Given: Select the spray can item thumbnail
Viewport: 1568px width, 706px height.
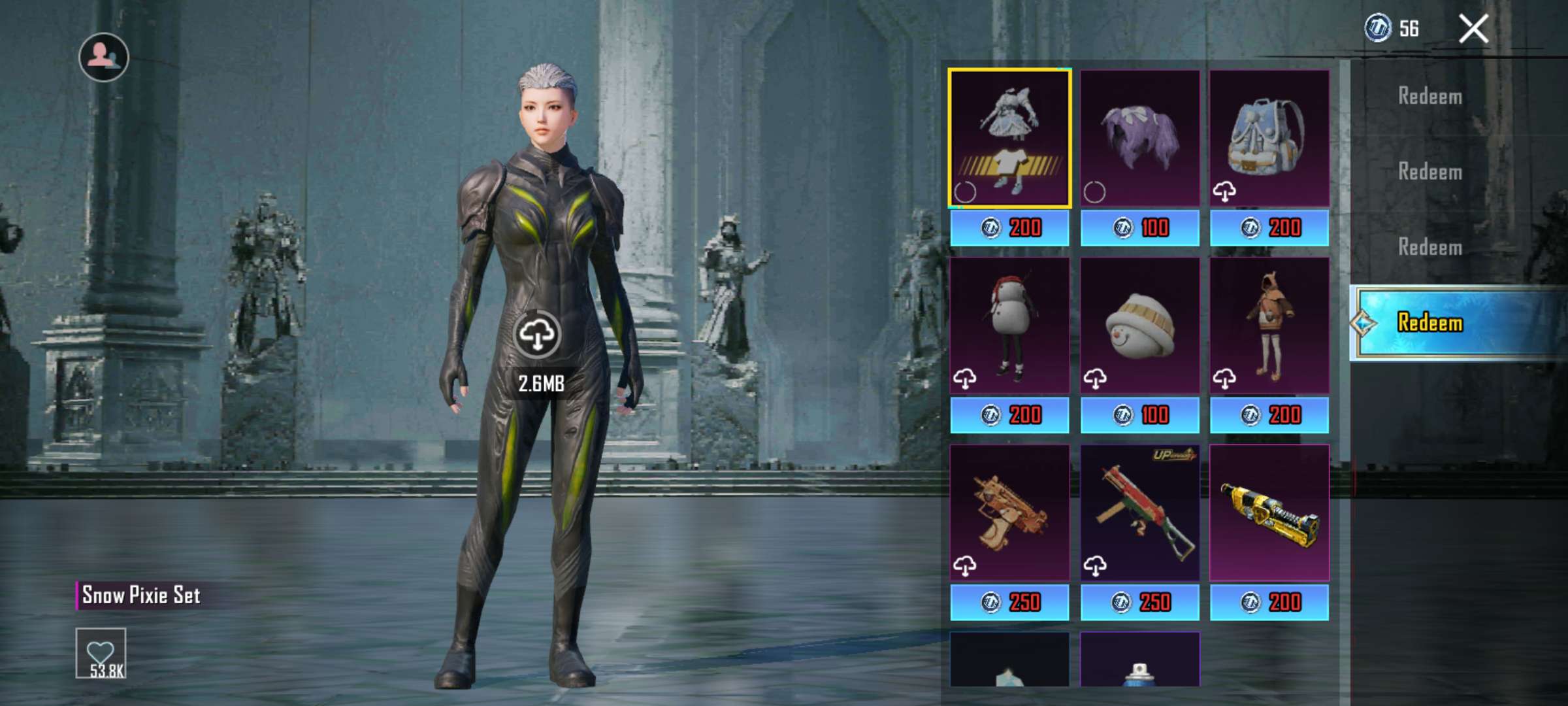Looking at the screenshot, I should point(1139,660).
